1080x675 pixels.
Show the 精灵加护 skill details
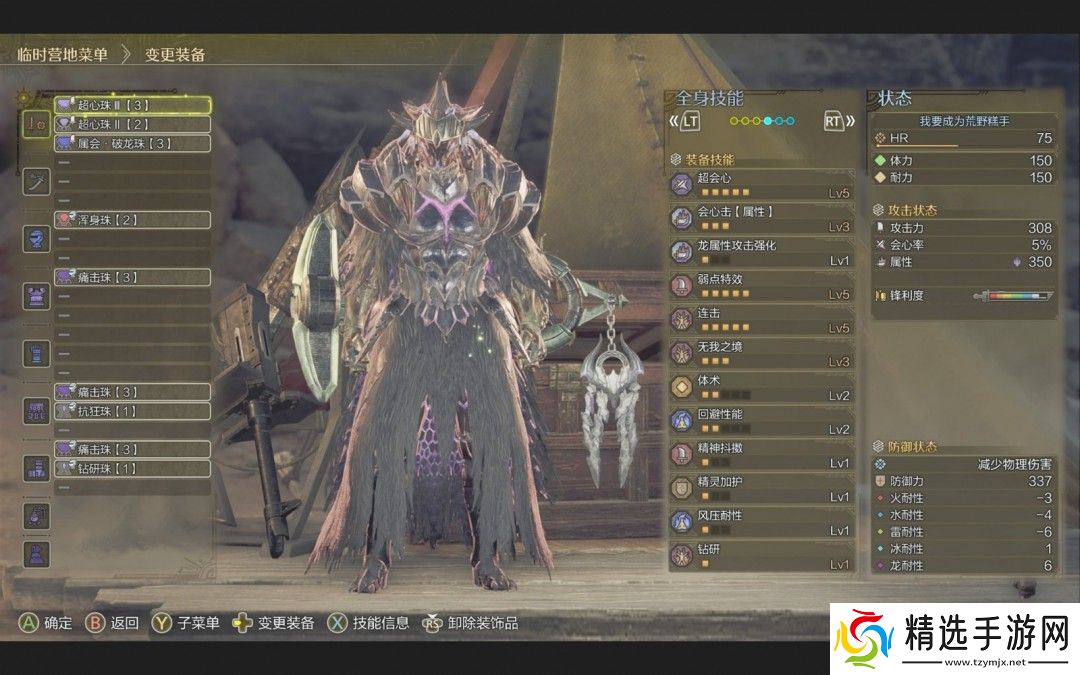(x=762, y=488)
